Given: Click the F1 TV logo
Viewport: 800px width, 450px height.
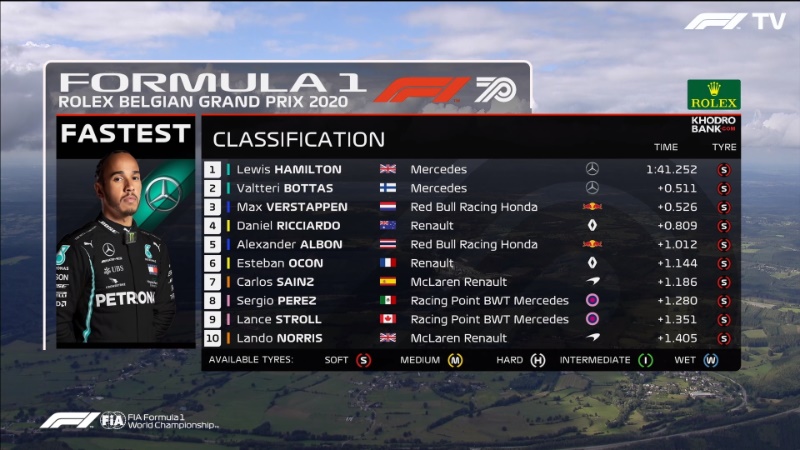Looking at the screenshot, I should (x=735, y=21).
